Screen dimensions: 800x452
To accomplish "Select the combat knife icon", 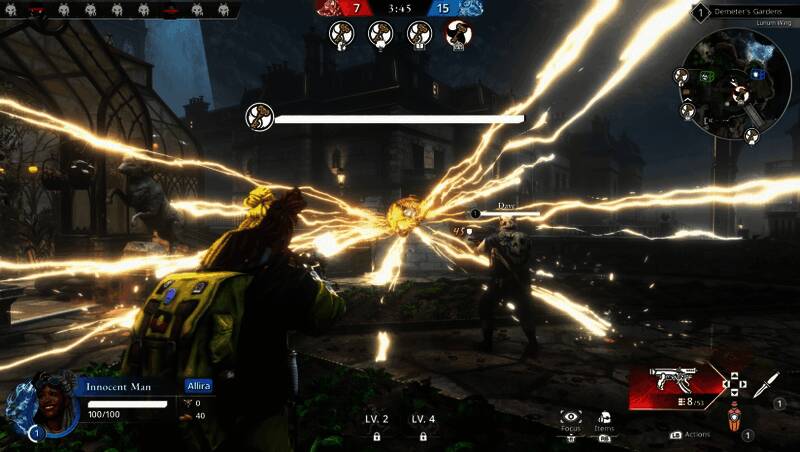I will tap(766, 383).
